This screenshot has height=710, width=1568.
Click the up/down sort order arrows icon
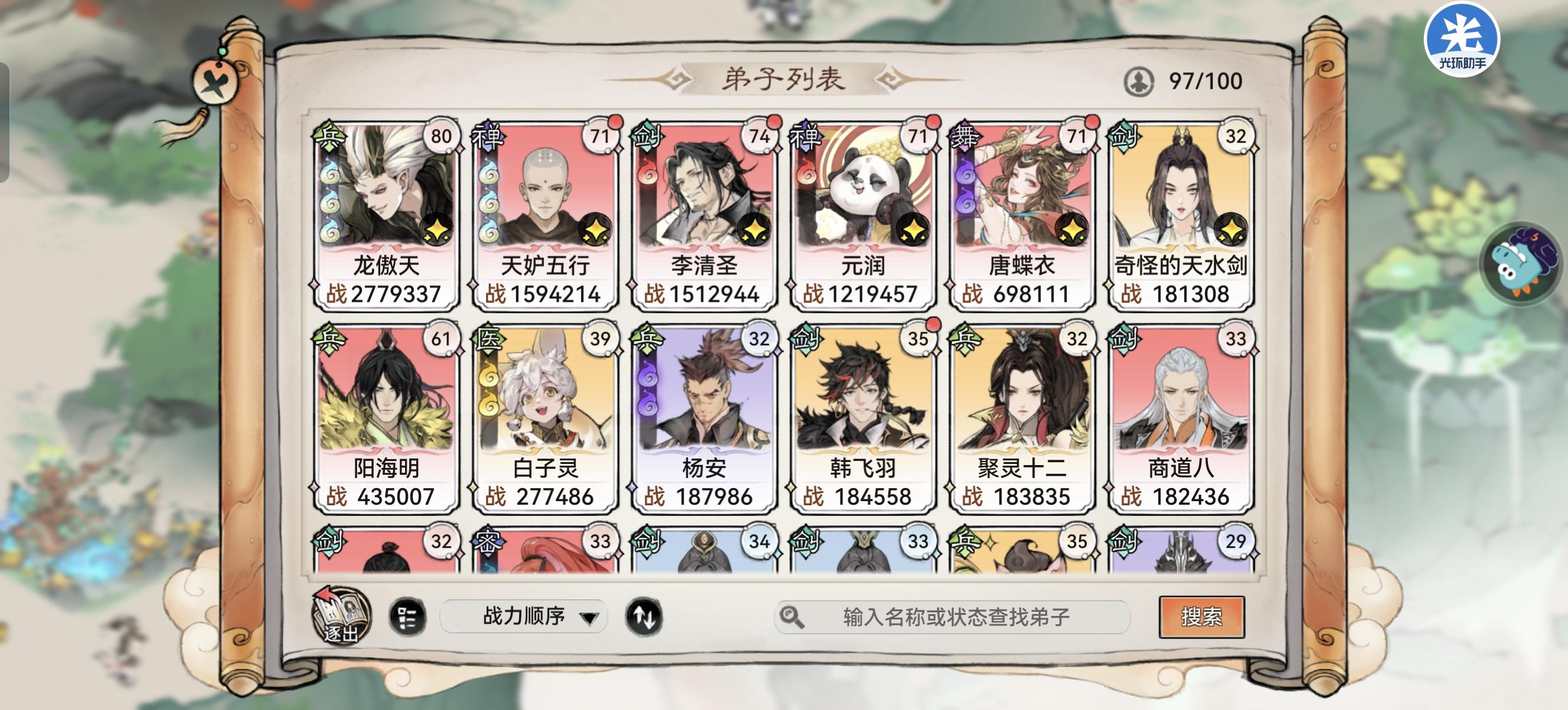tap(644, 618)
